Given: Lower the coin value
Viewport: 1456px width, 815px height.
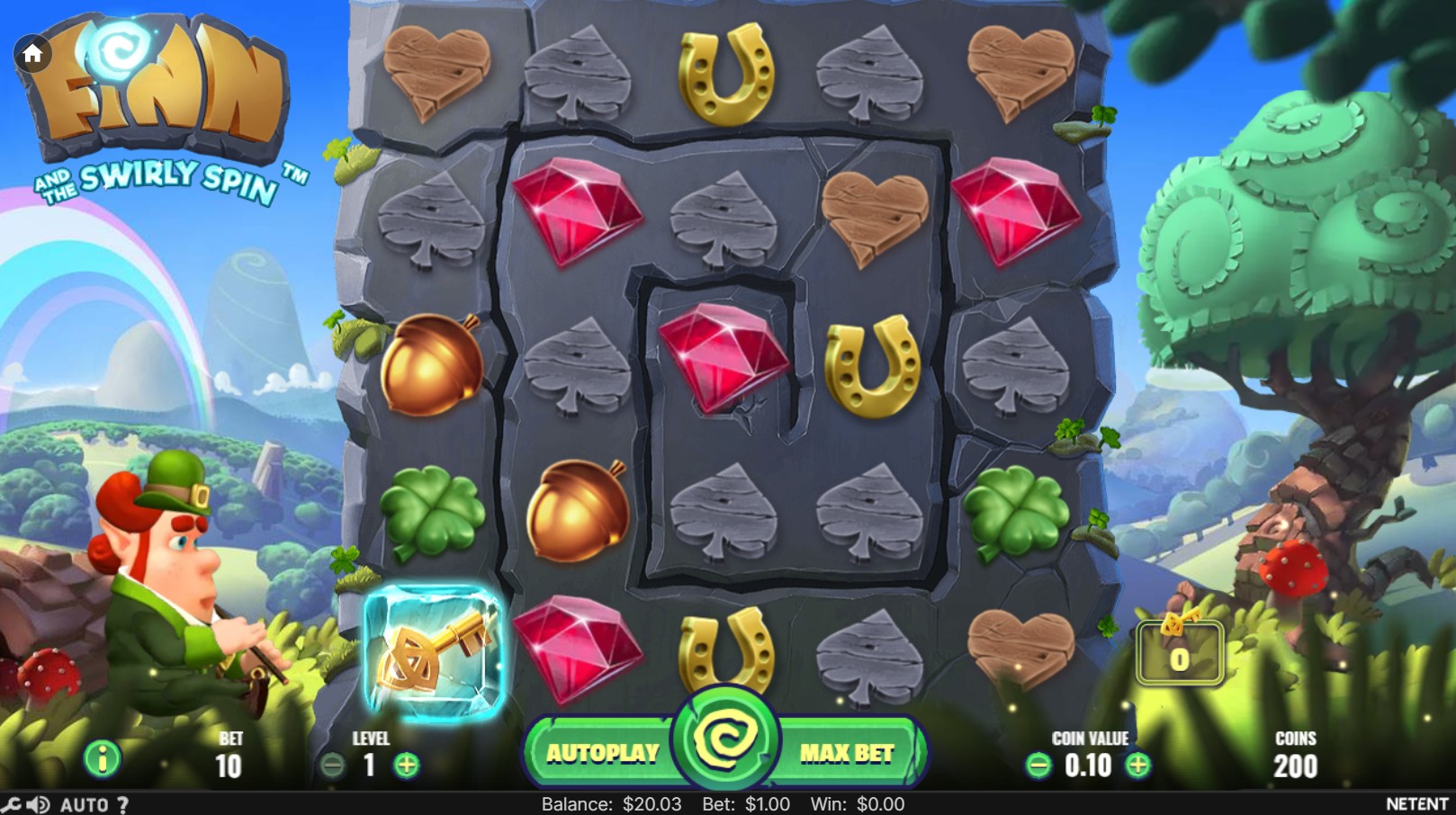Looking at the screenshot, I should point(1038,766).
